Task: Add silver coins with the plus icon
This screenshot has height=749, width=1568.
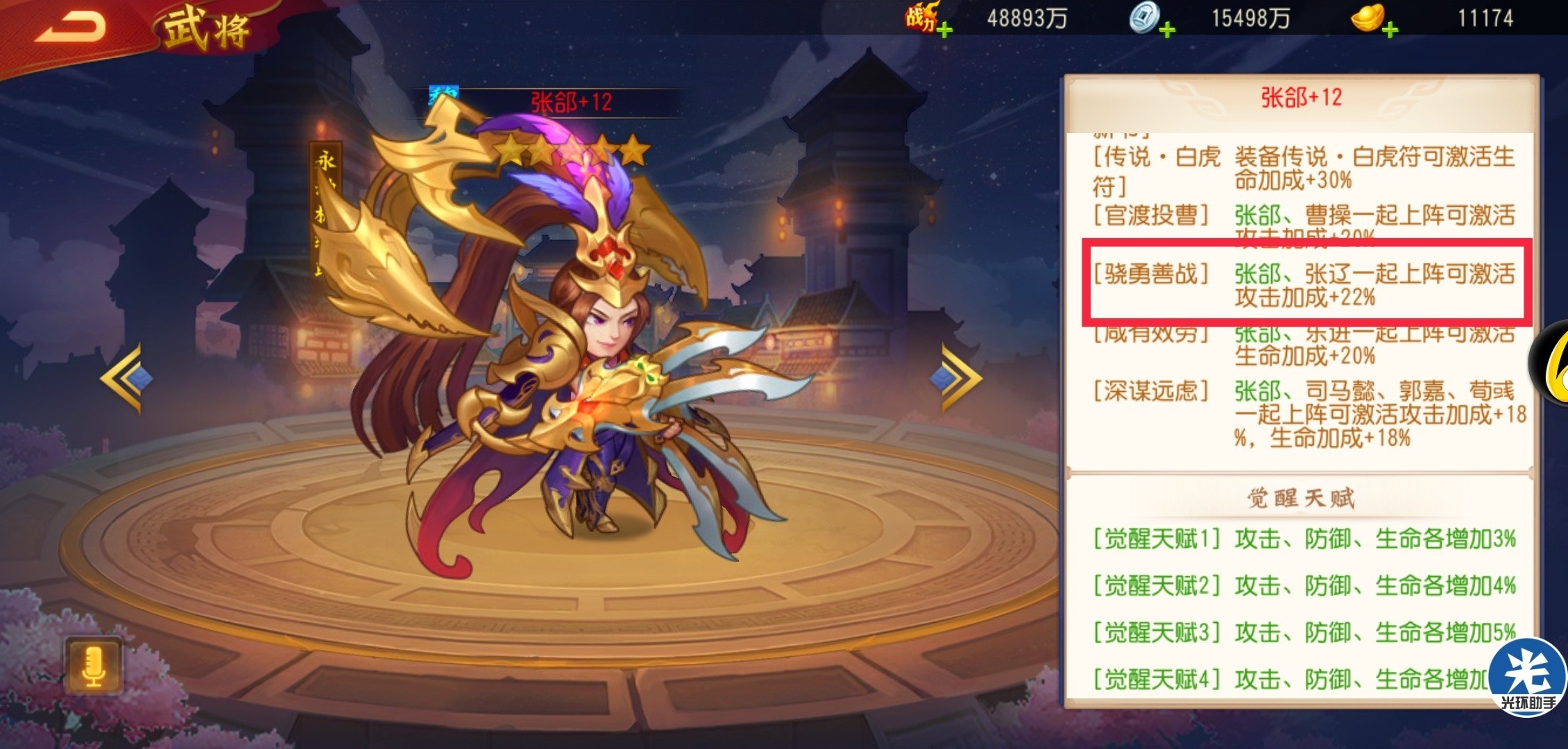Action: point(1168,30)
